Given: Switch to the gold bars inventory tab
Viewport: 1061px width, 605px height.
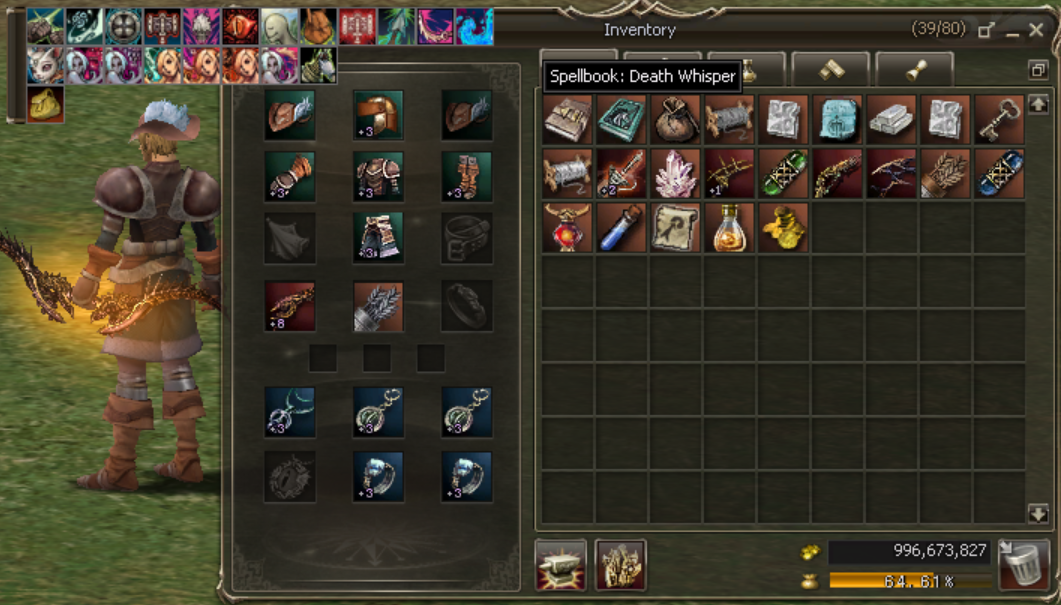Looking at the screenshot, I should tap(830, 69).
